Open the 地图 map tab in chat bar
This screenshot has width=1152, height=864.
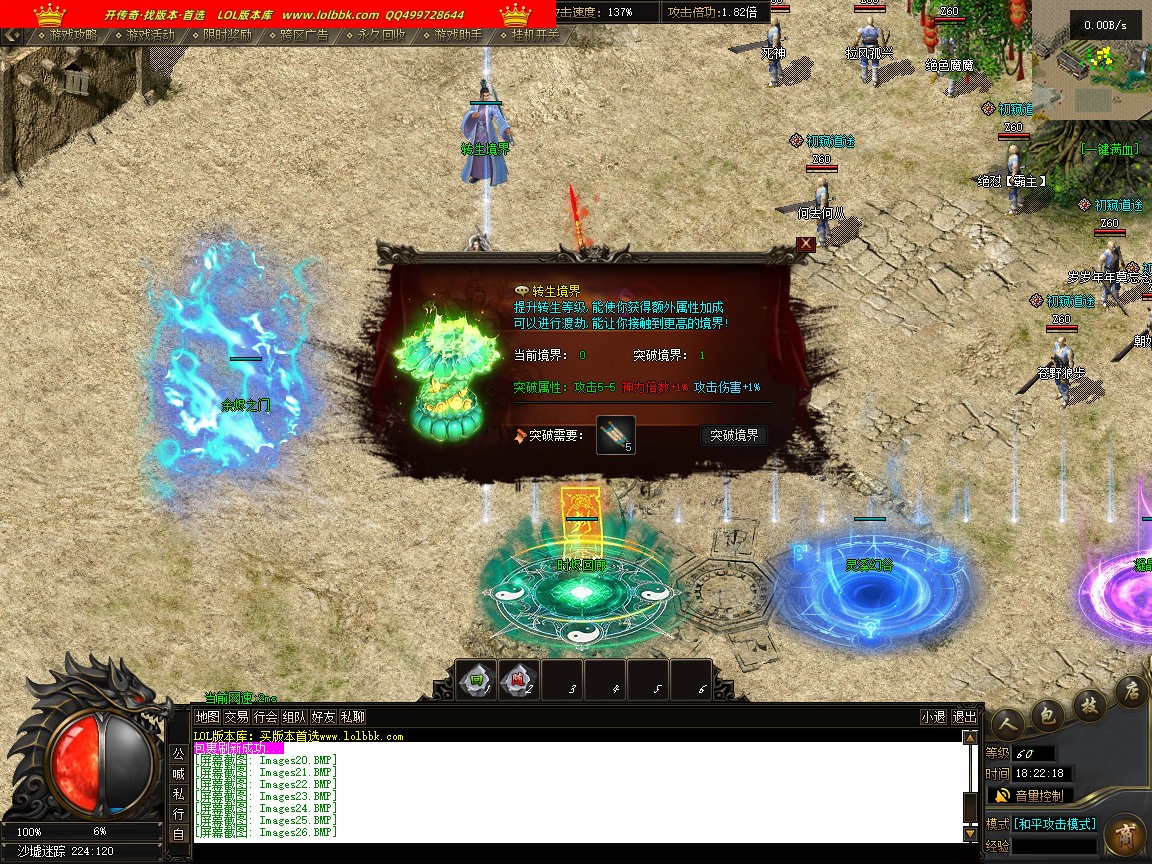point(207,717)
